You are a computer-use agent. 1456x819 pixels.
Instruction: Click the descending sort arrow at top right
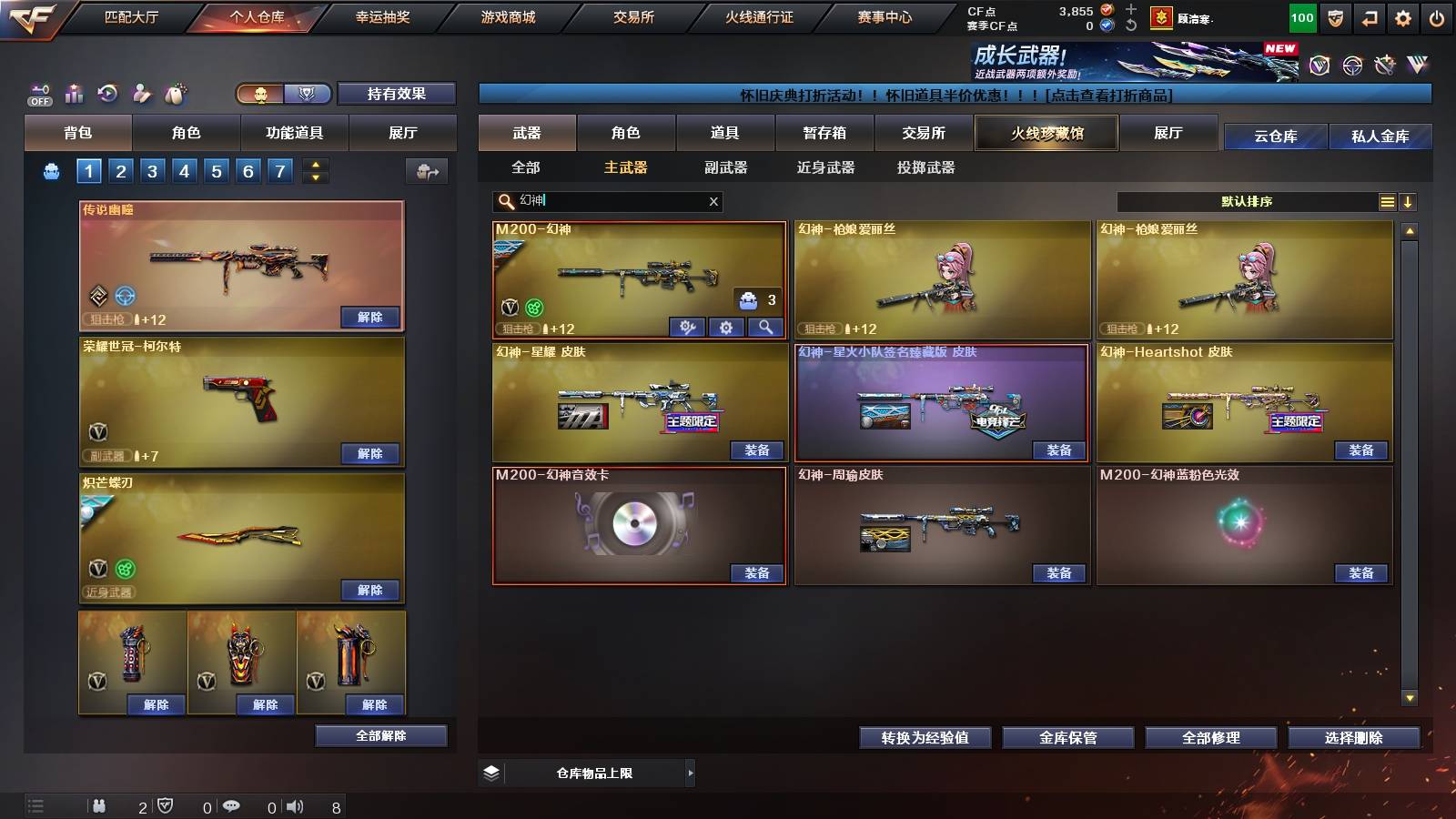pyautogui.click(x=1408, y=201)
